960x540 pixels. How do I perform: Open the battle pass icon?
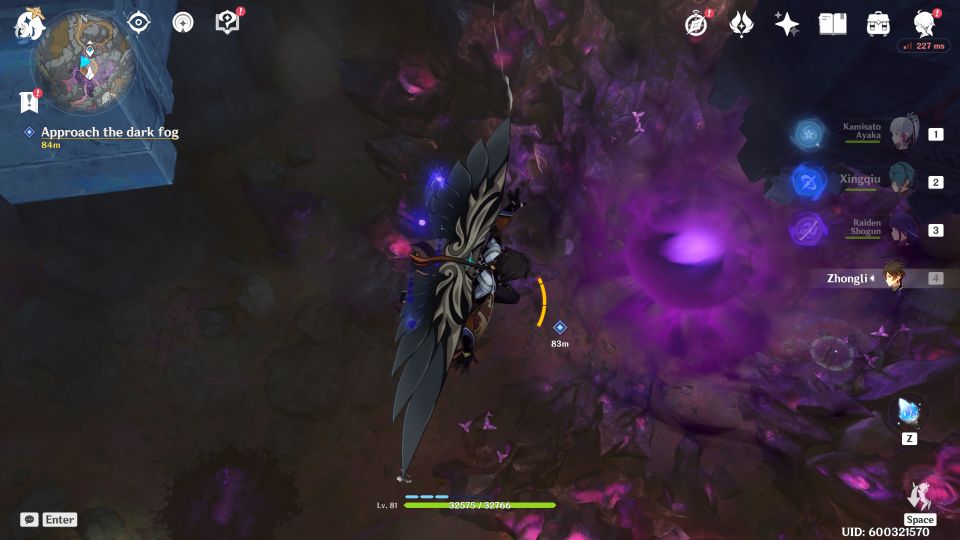pyautogui.click(x=741, y=24)
